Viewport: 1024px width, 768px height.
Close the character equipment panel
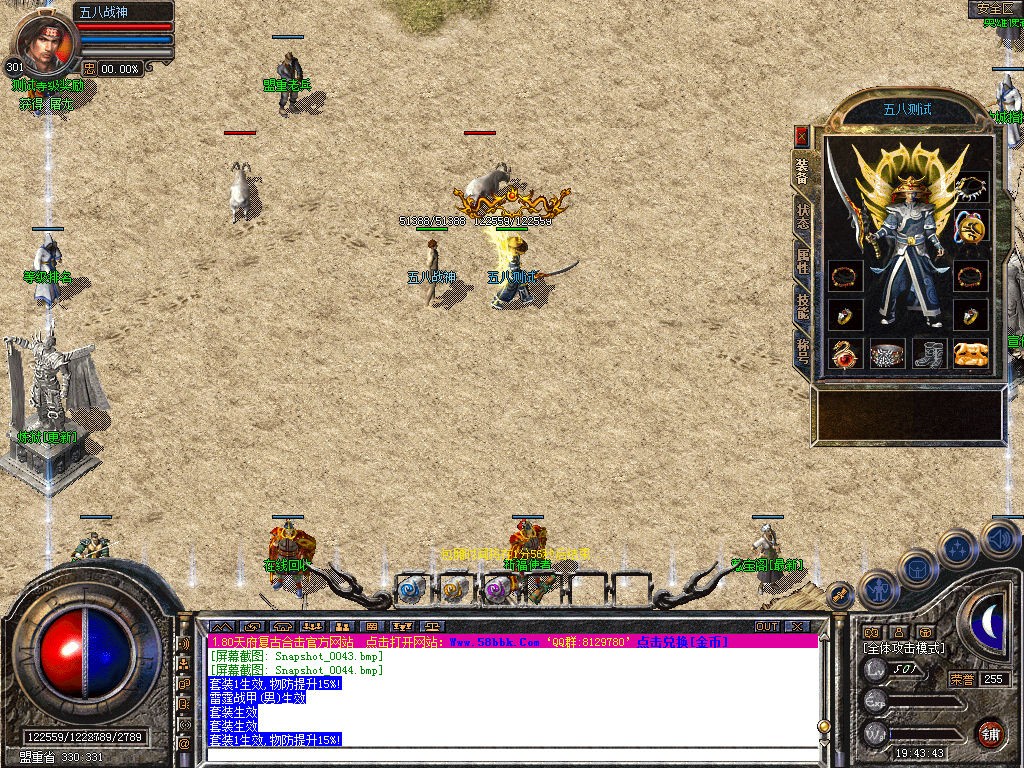801,135
